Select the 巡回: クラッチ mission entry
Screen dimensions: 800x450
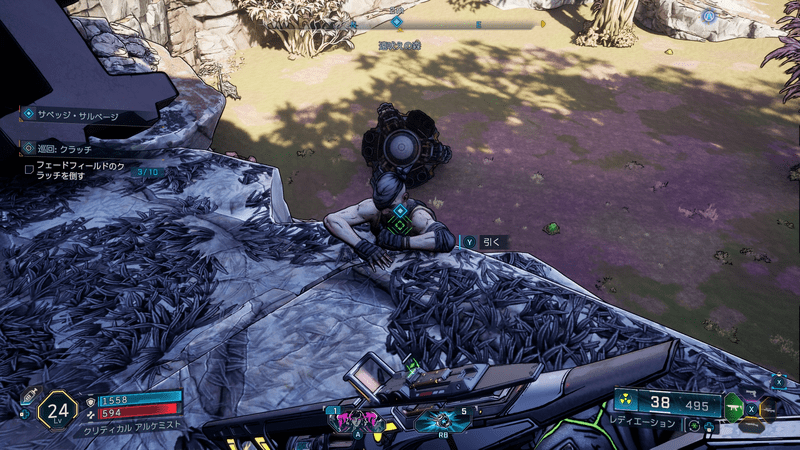coord(64,148)
